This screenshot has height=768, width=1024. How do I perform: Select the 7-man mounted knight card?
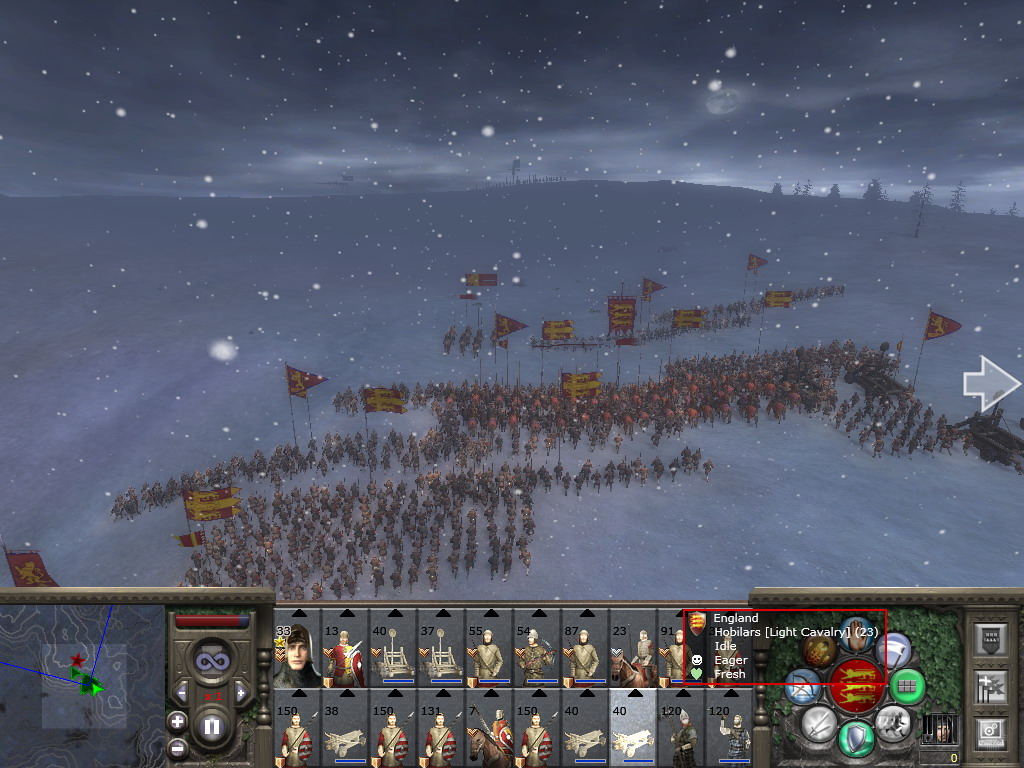pos(489,728)
